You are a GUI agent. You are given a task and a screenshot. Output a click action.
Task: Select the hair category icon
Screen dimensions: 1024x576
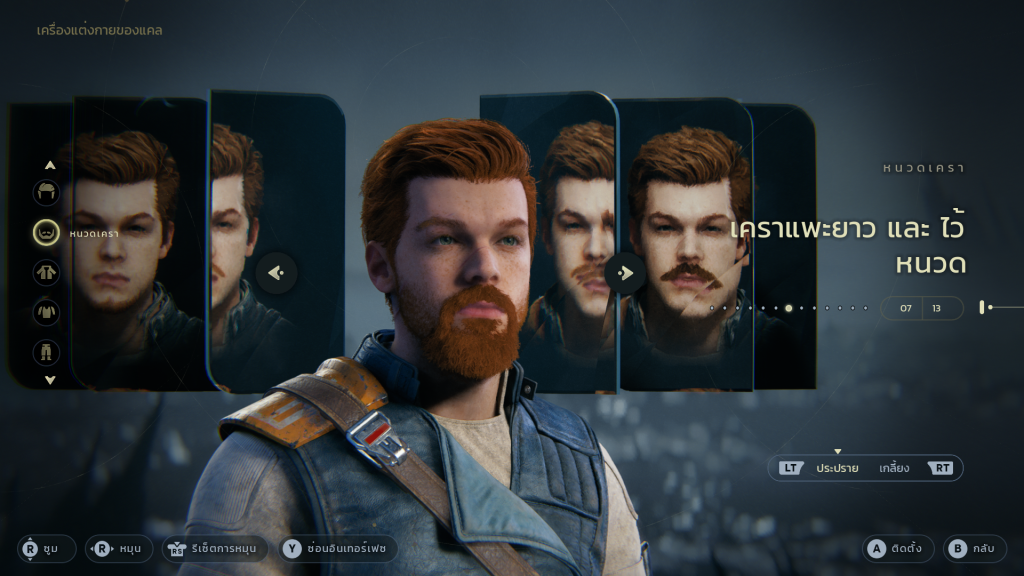(x=47, y=193)
